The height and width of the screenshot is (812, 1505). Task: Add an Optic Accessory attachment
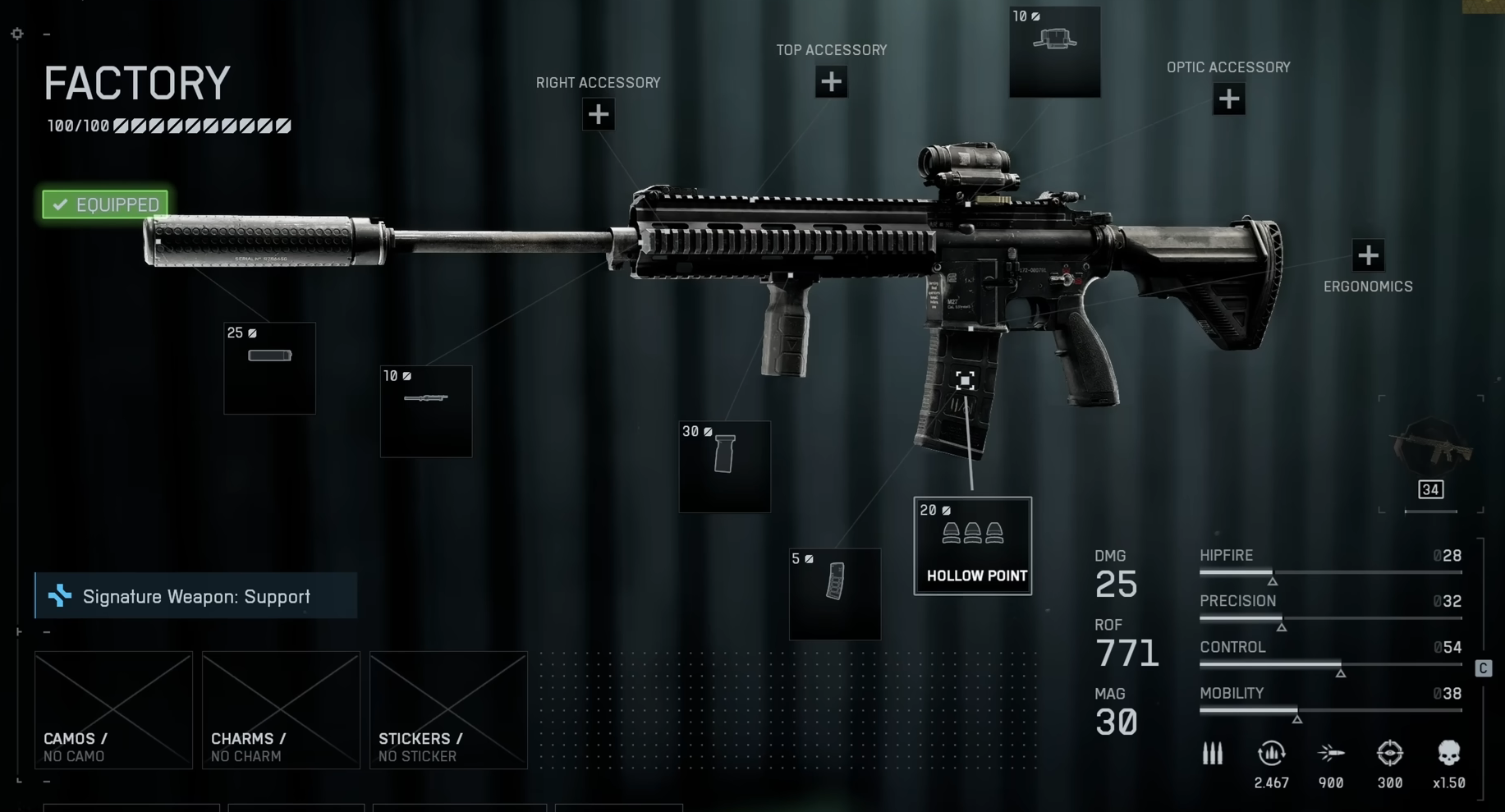click(x=1228, y=99)
